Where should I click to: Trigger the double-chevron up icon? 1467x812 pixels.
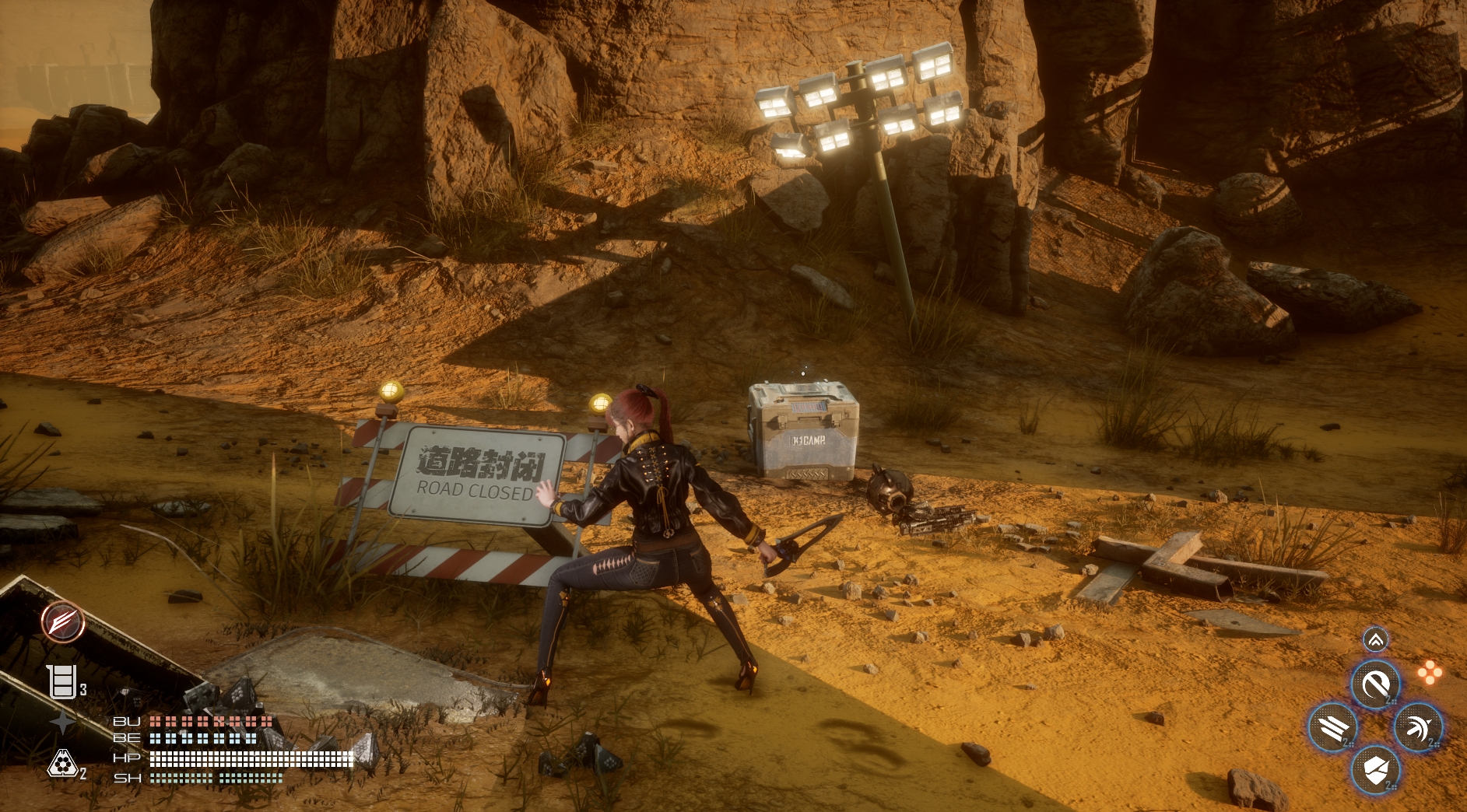pos(1376,640)
